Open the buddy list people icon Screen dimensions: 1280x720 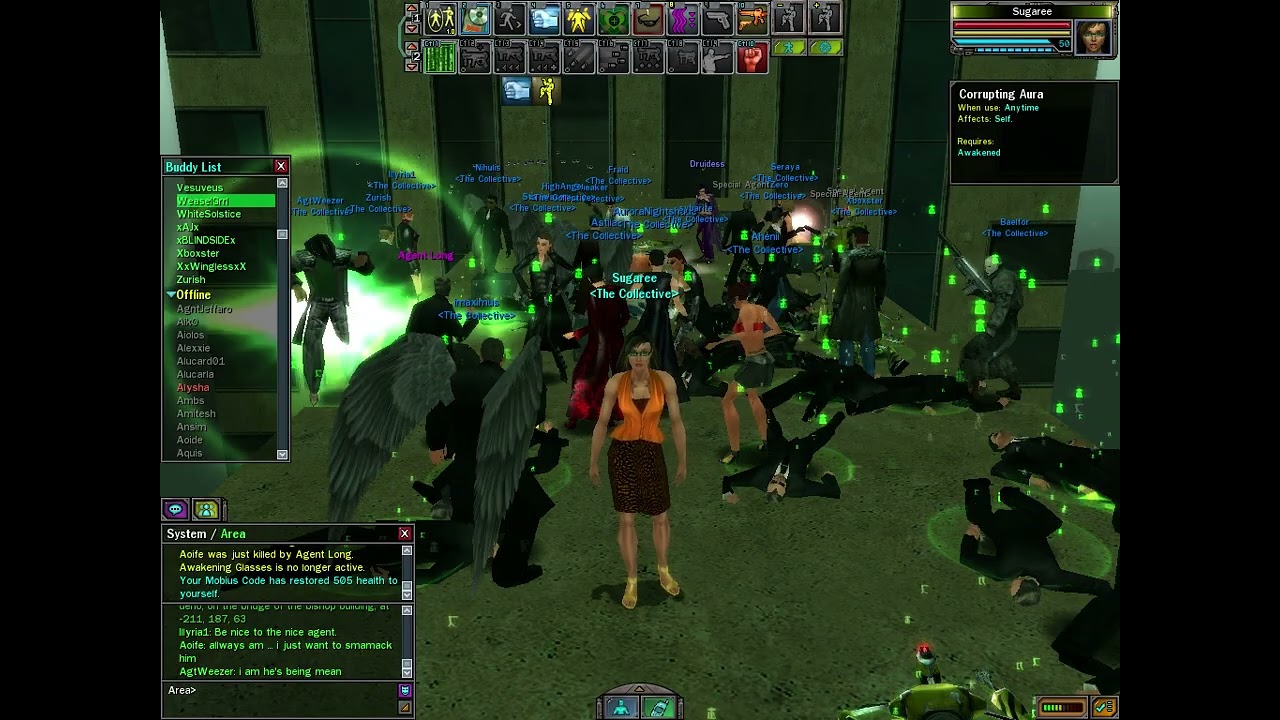[x=206, y=510]
